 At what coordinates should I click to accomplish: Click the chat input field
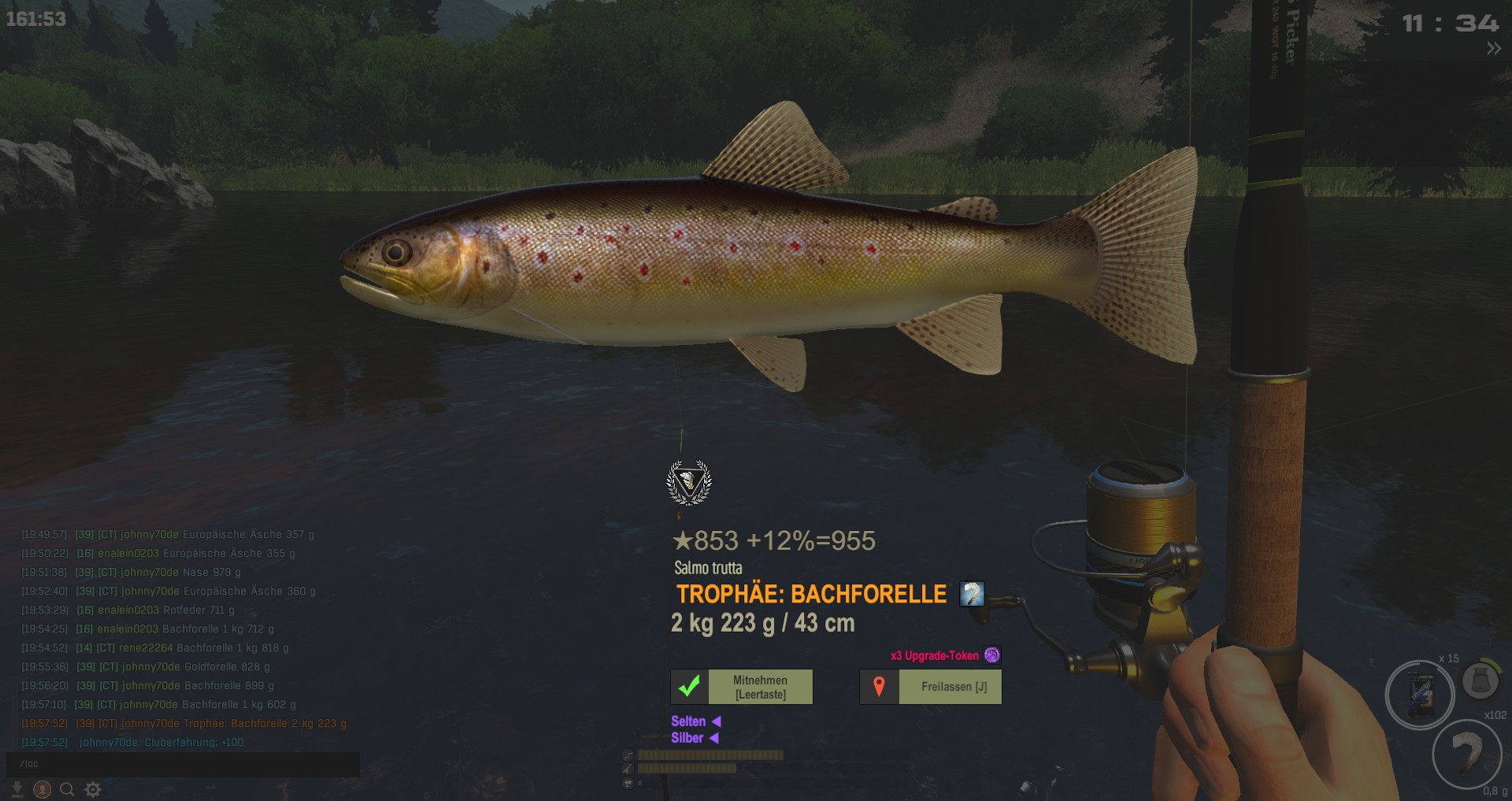183,764
